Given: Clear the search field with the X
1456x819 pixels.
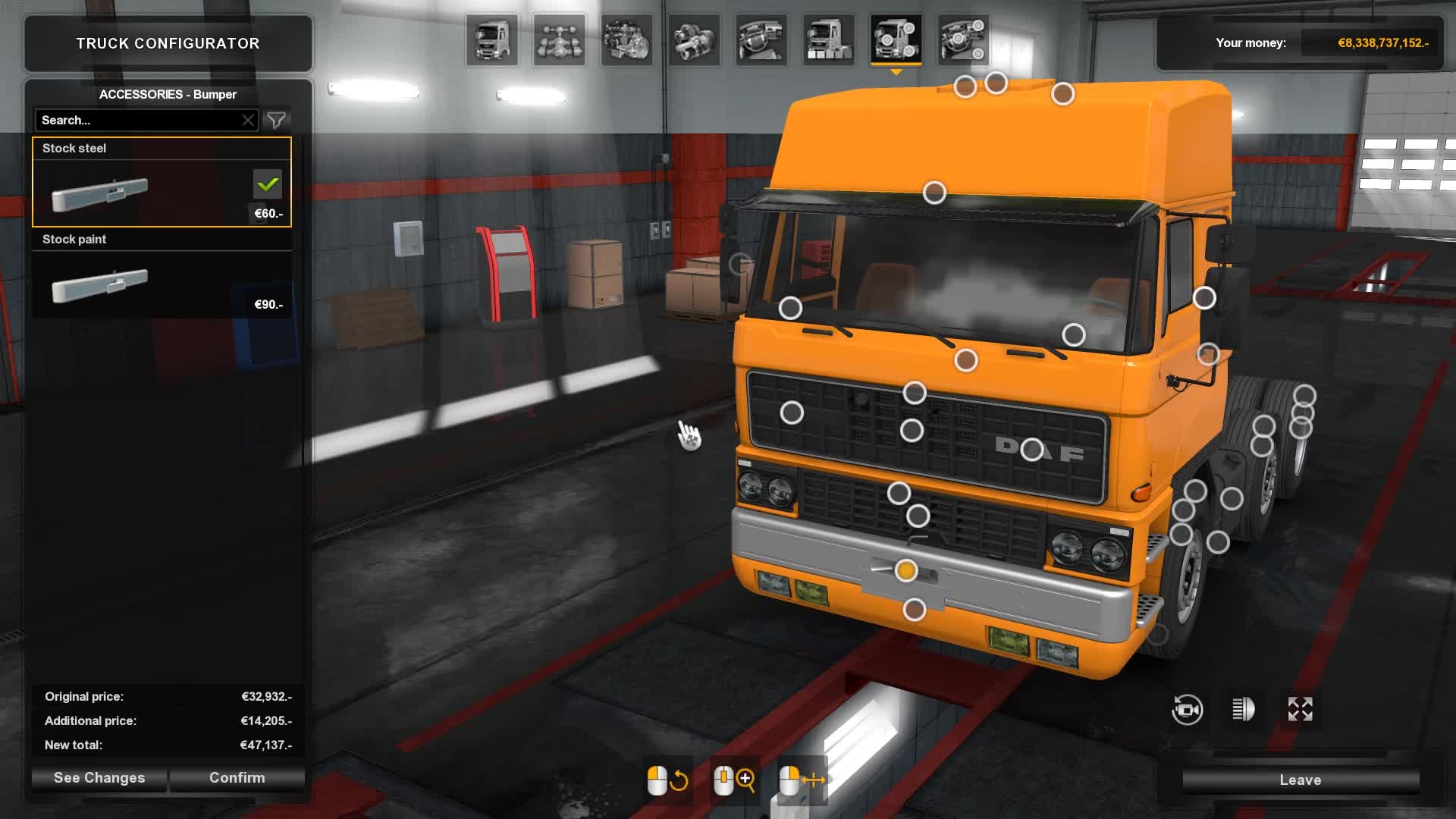Looking at the screenshot, I should [249, 119].
